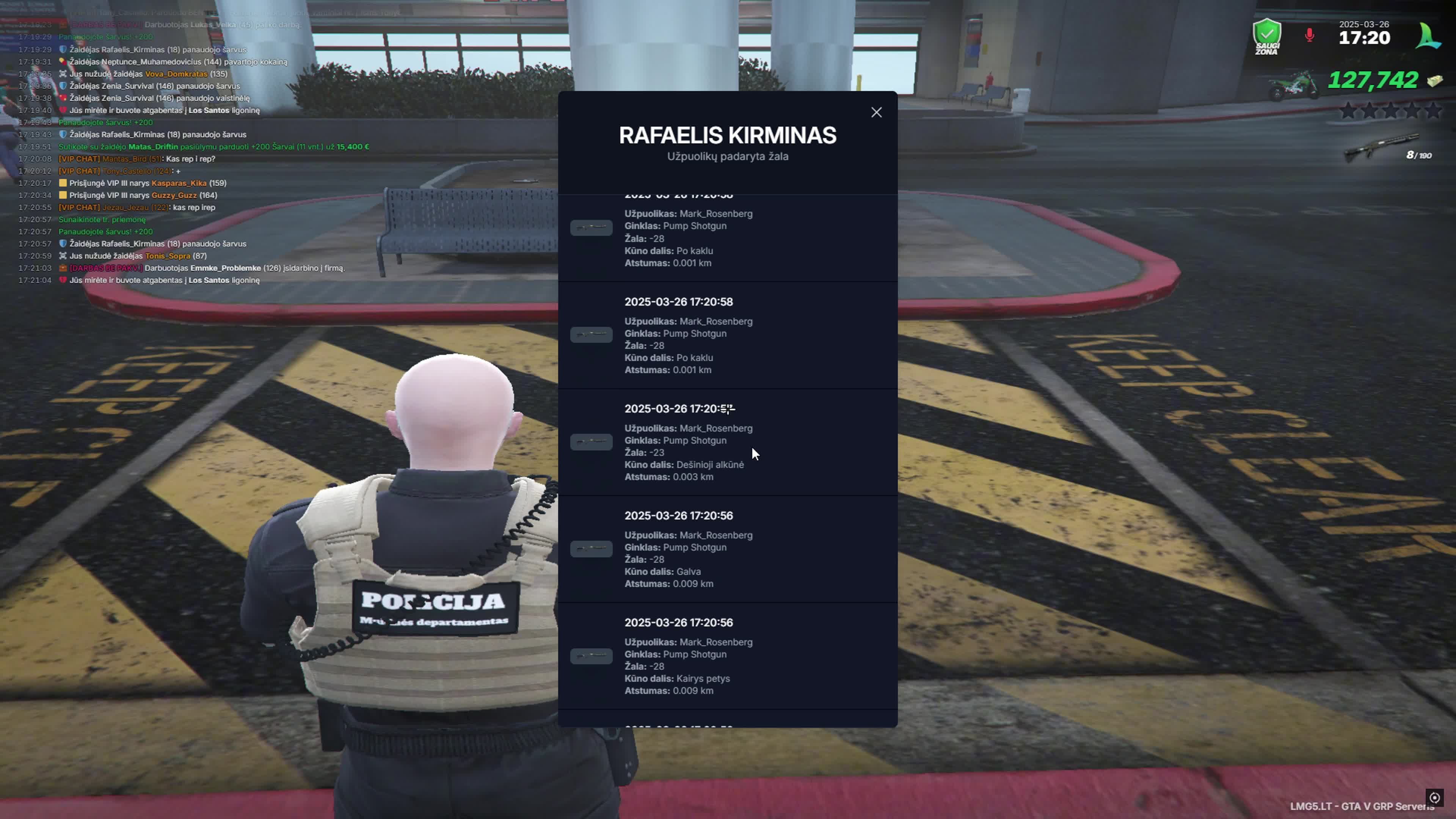Select the Galva hit entry
The height and width of the screenshot is (819, 1456).
(x=727, y=549)
